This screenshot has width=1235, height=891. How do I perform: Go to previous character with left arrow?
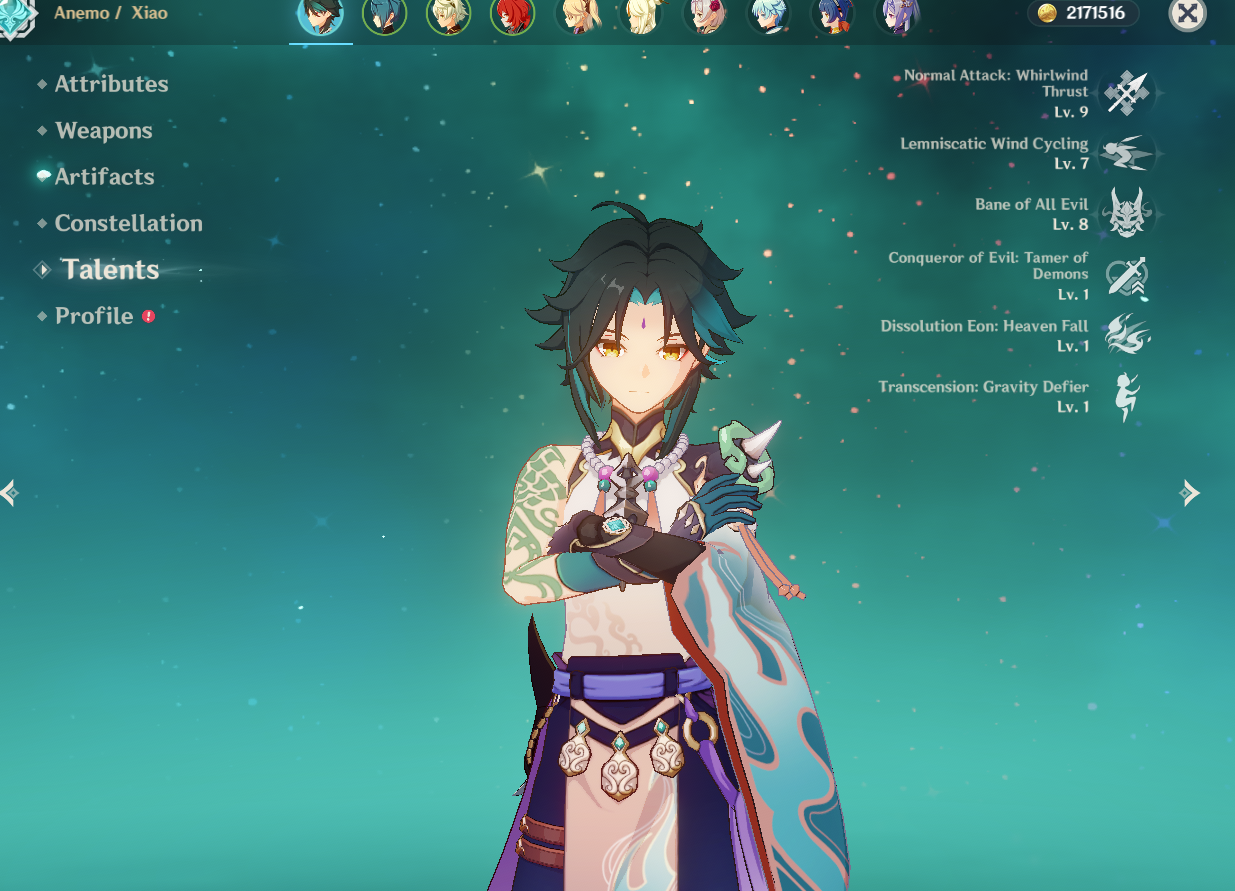(x=10, y=492)
